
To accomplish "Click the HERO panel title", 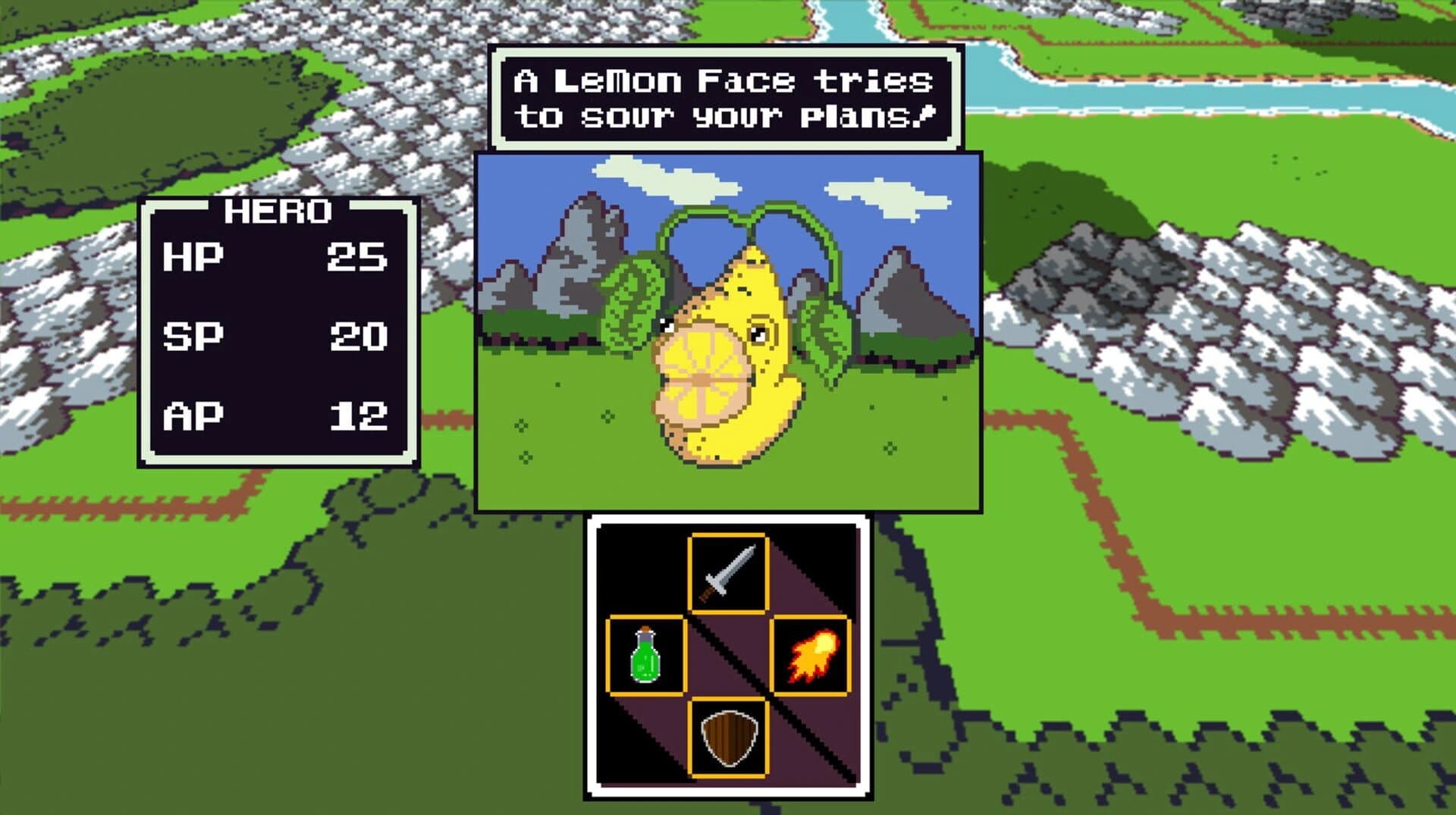I will click(279, 214).
